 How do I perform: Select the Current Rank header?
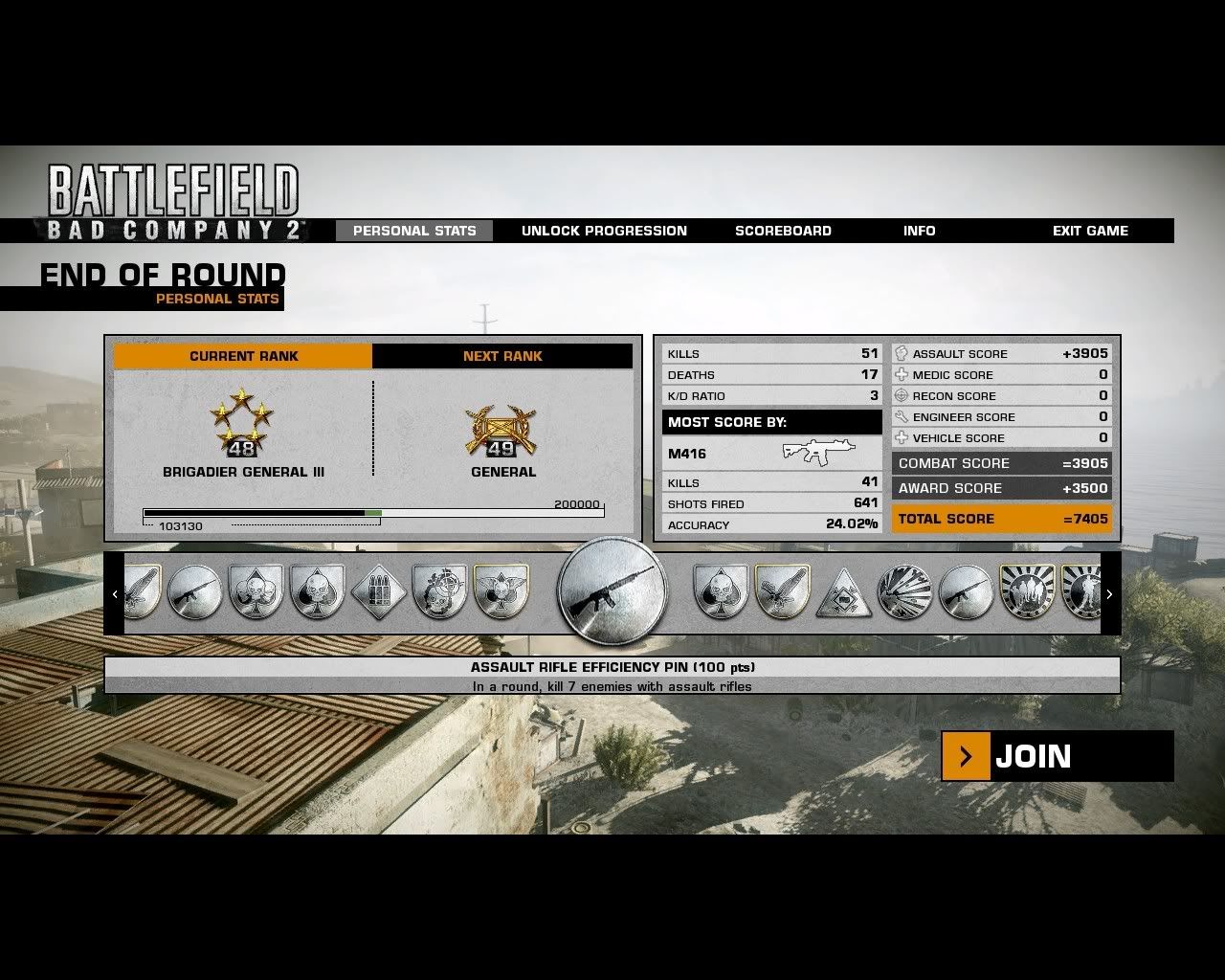pyautogui.click(x=243, y=356)
